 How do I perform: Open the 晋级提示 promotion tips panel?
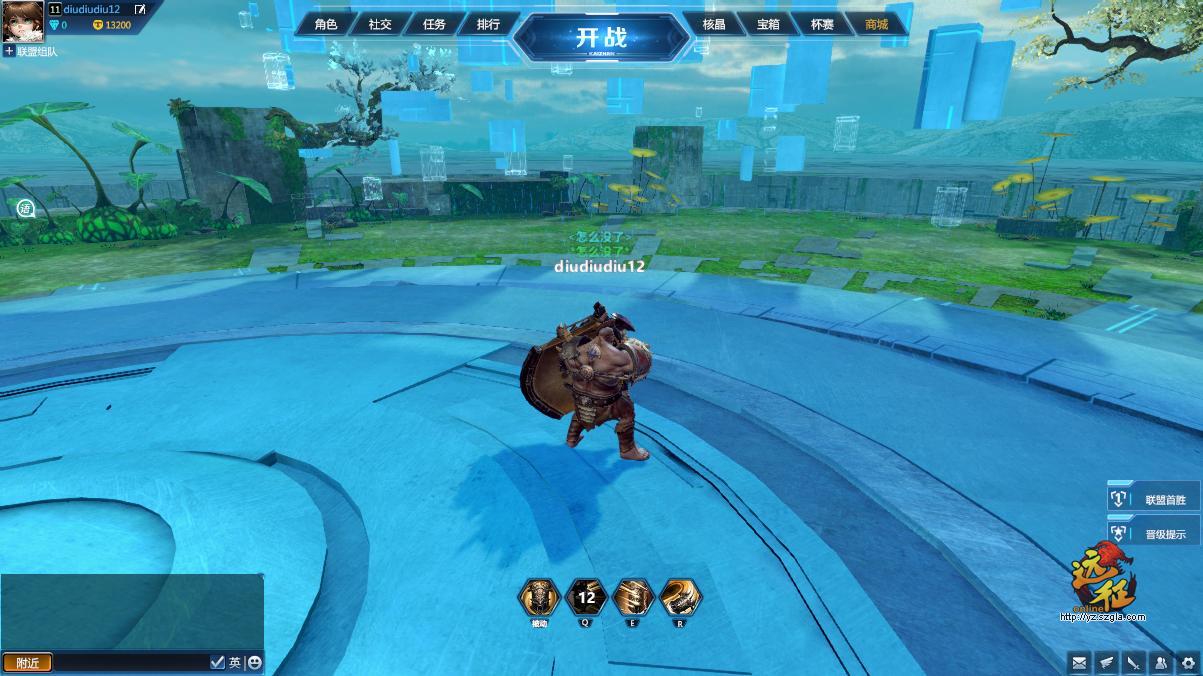1153,534
